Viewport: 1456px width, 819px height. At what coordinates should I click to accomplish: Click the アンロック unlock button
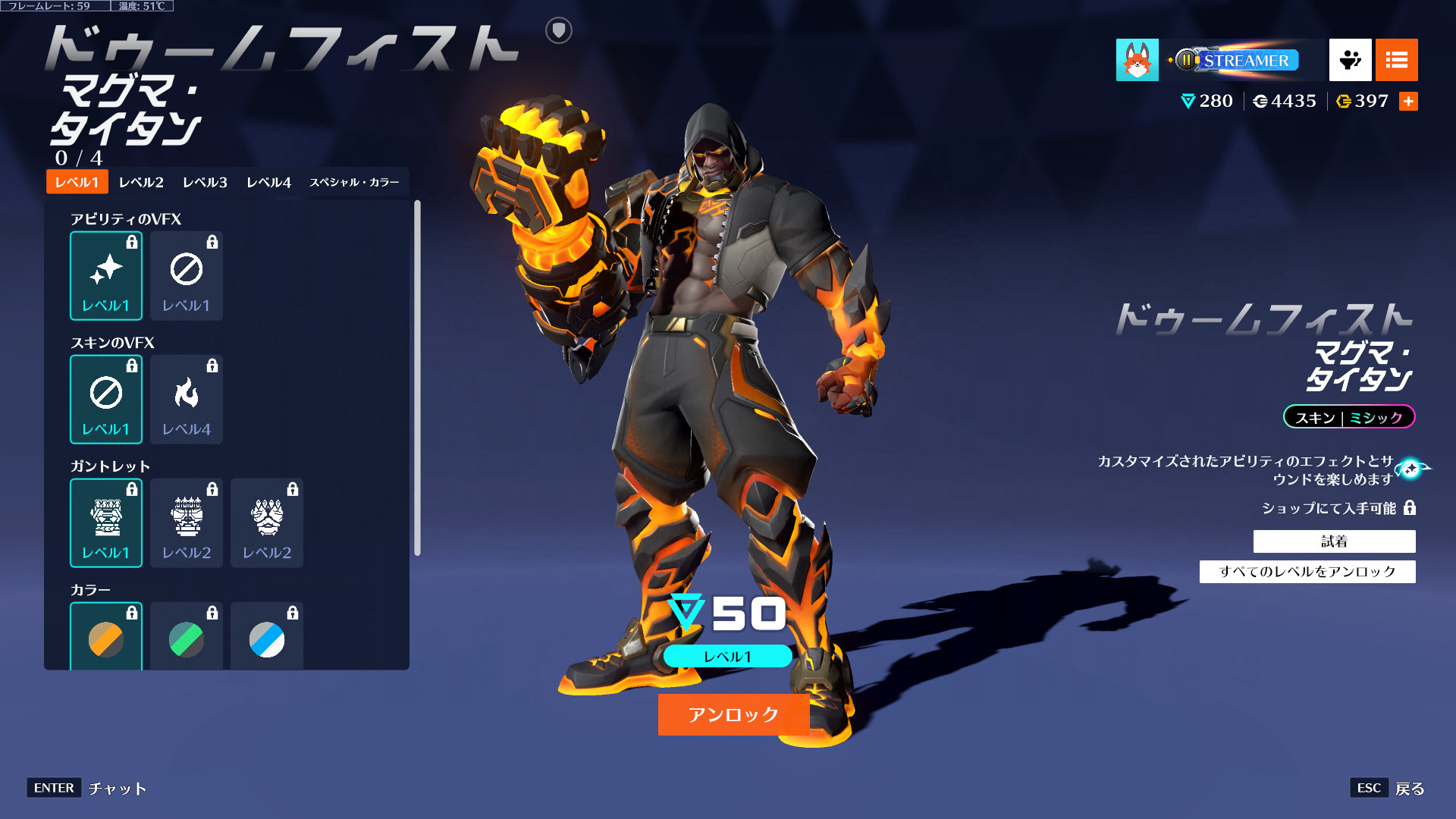(x=733, y=713)
